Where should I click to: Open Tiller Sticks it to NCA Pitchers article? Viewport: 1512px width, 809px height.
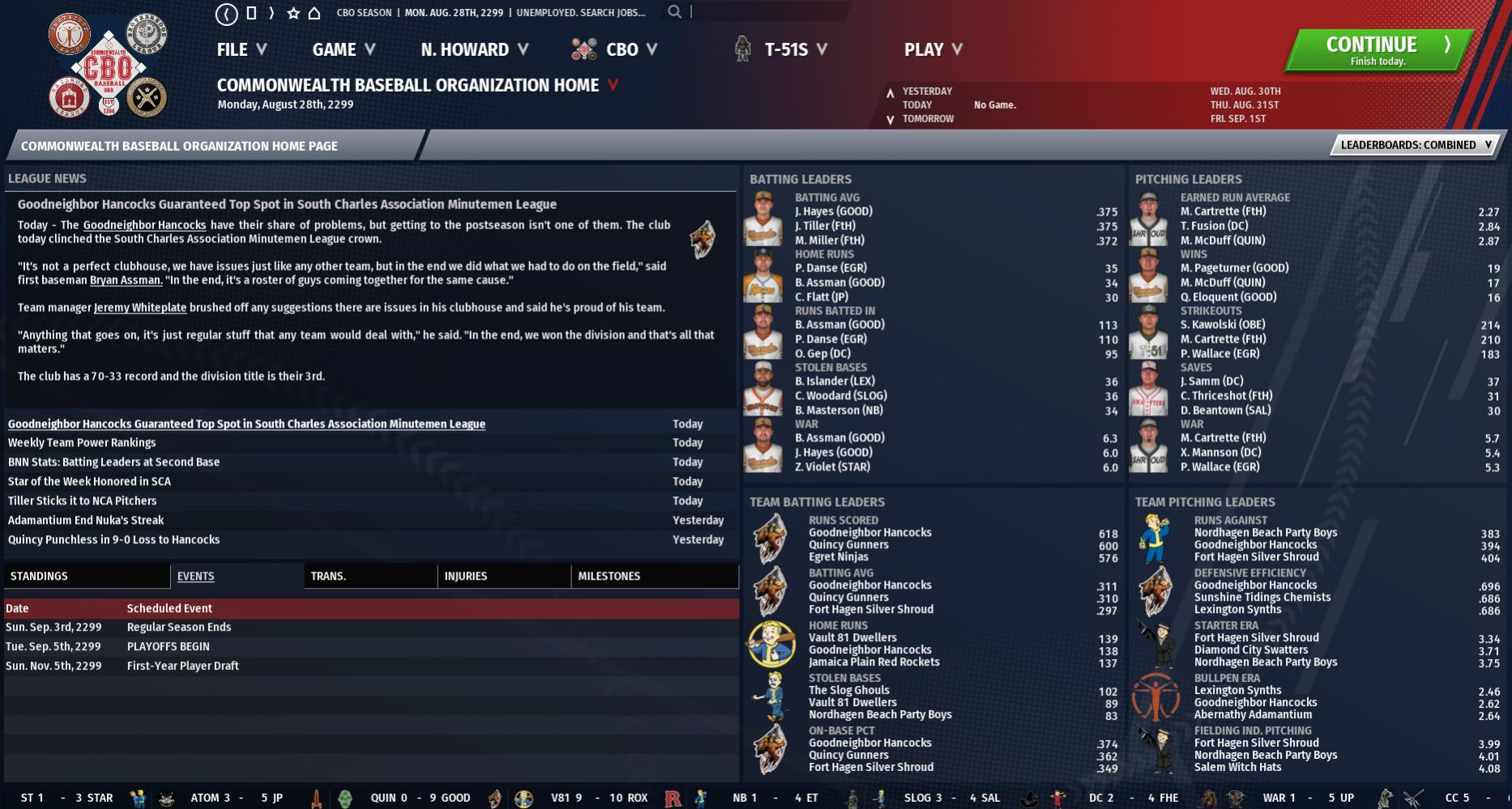82,500
